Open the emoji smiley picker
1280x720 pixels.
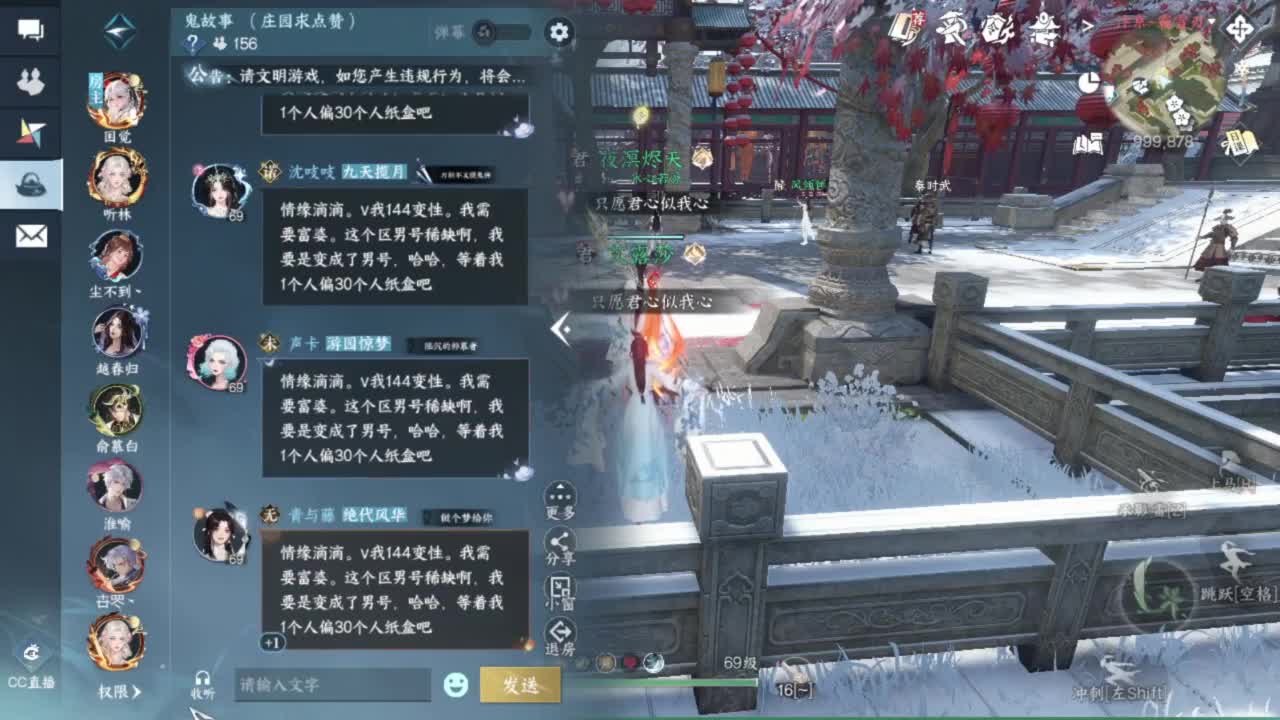pos(456,686)
